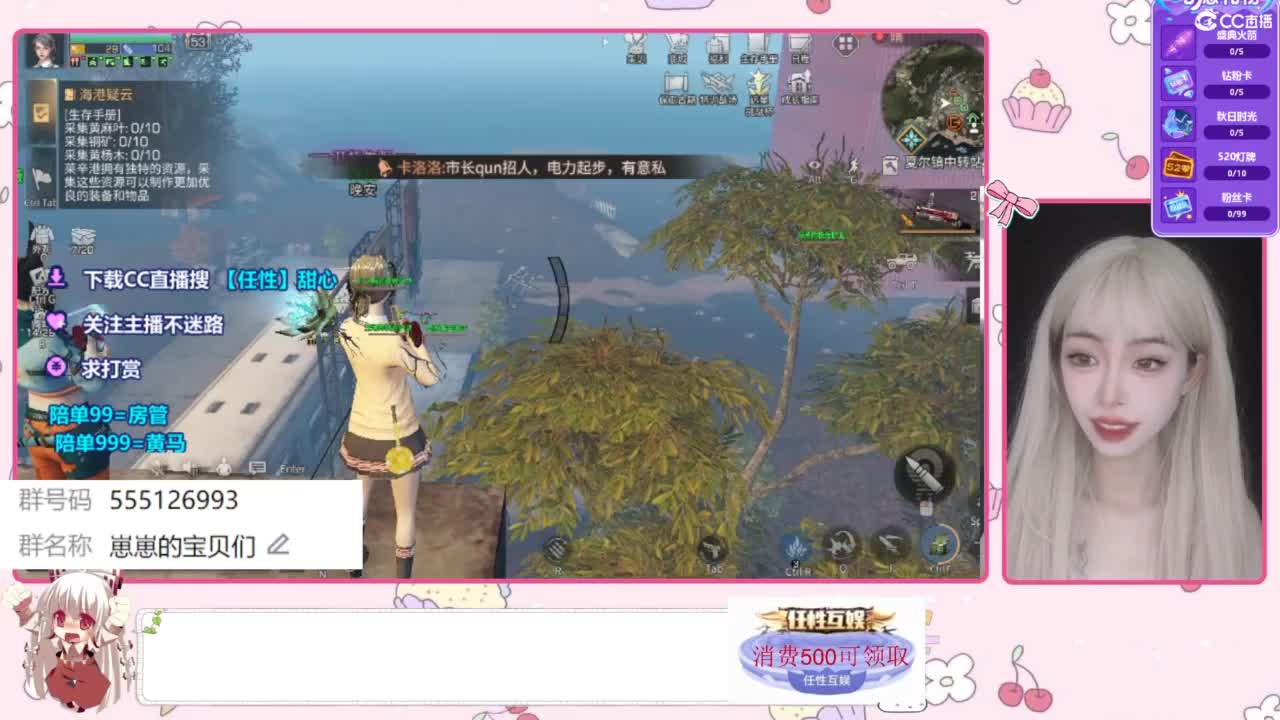The width and height of the screenshot is (1280, 720).
Task: Click the 520灯牌 progress bar showing 0/10
Action: pyautogui.click(x=1237, y=172)
